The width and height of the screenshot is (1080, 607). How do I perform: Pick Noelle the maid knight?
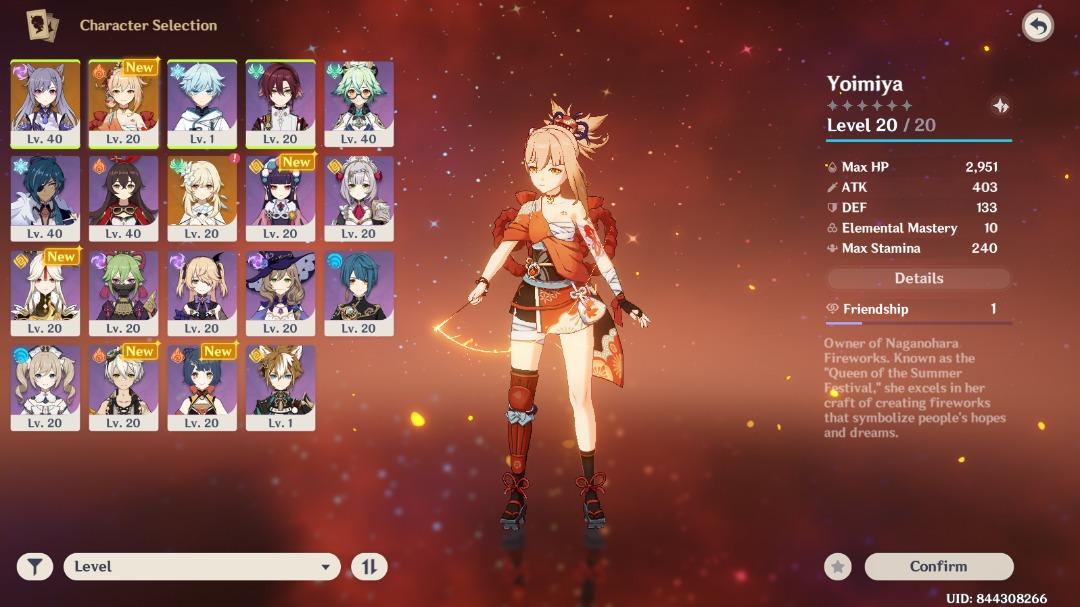[x=359, y=198]
